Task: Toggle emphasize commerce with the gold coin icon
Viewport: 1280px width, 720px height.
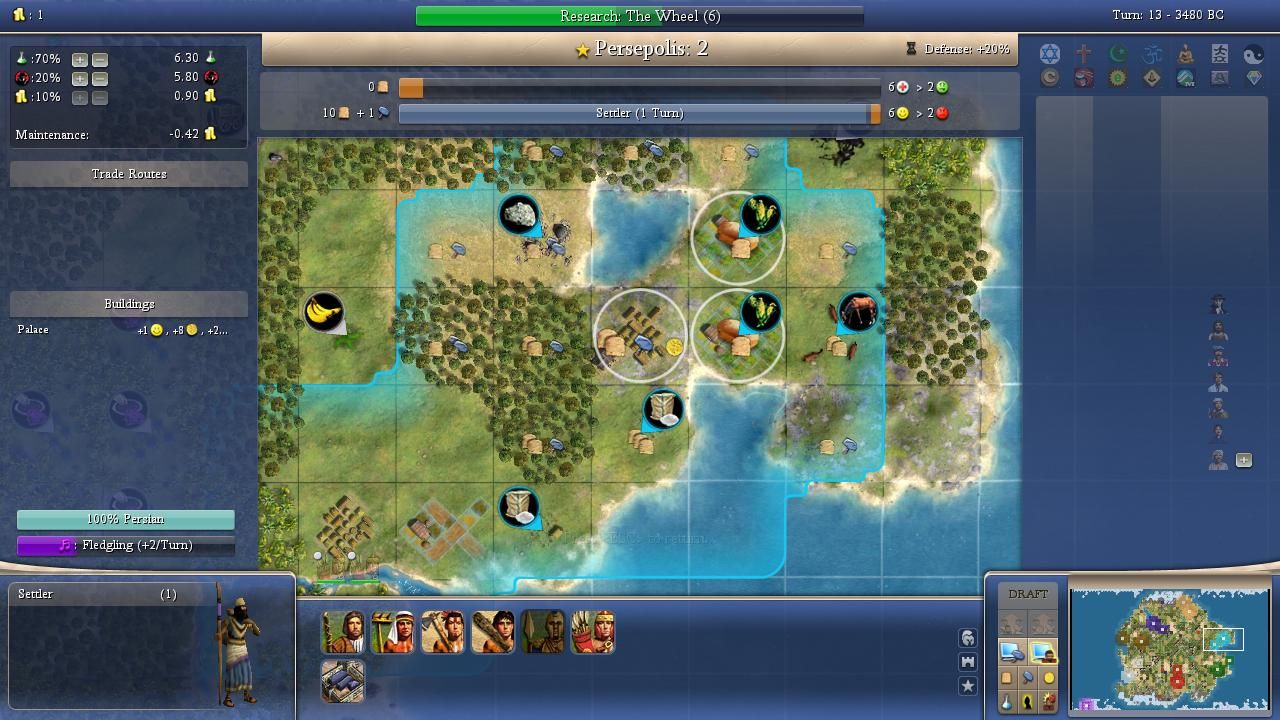Action: [1049, 678]
